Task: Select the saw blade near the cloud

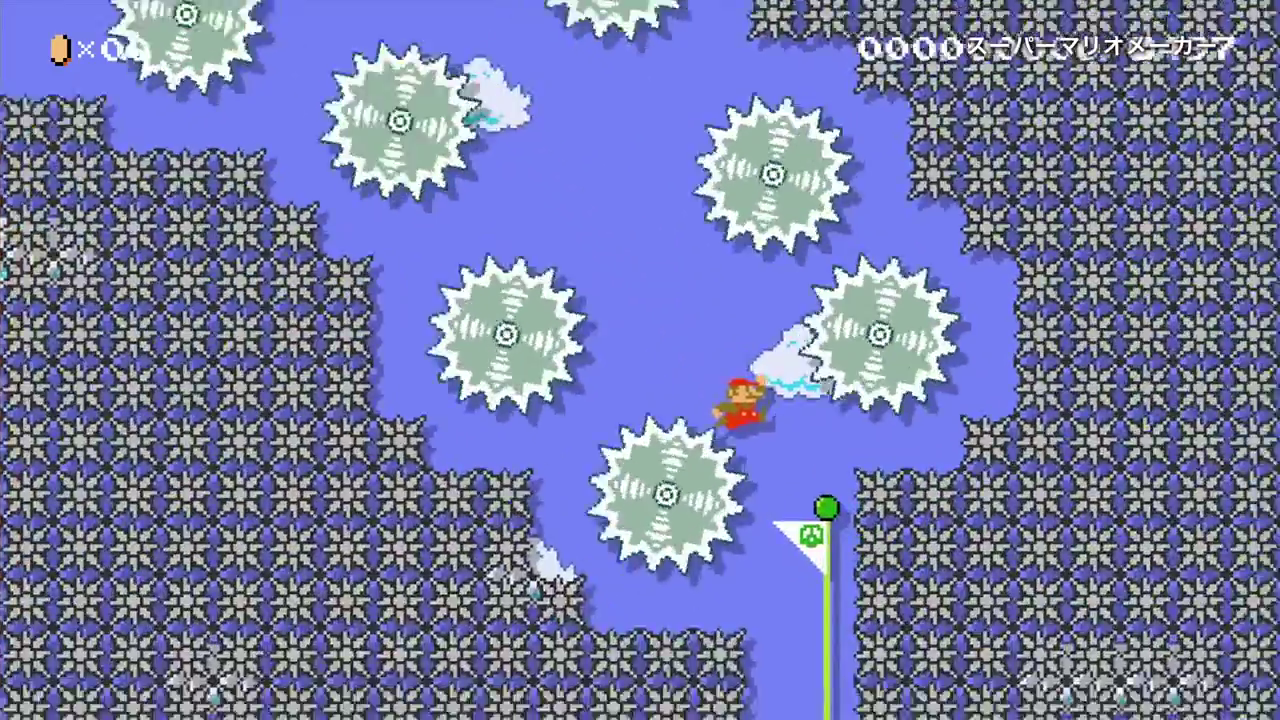Action: [400, 120]
